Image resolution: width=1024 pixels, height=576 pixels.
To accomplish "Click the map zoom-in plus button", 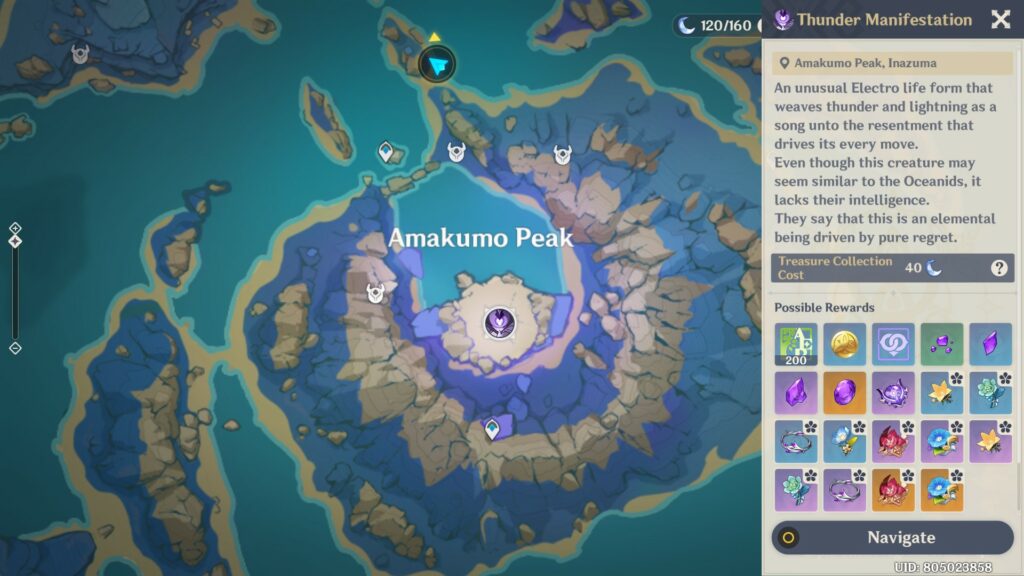I will 15,228.
